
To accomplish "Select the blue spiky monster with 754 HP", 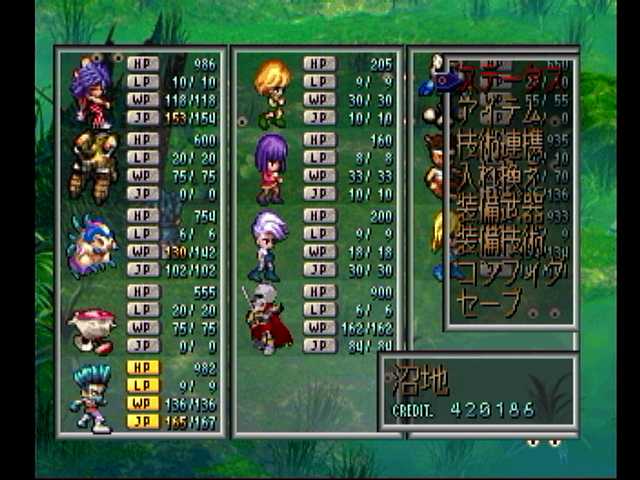I will coord(92,243).
